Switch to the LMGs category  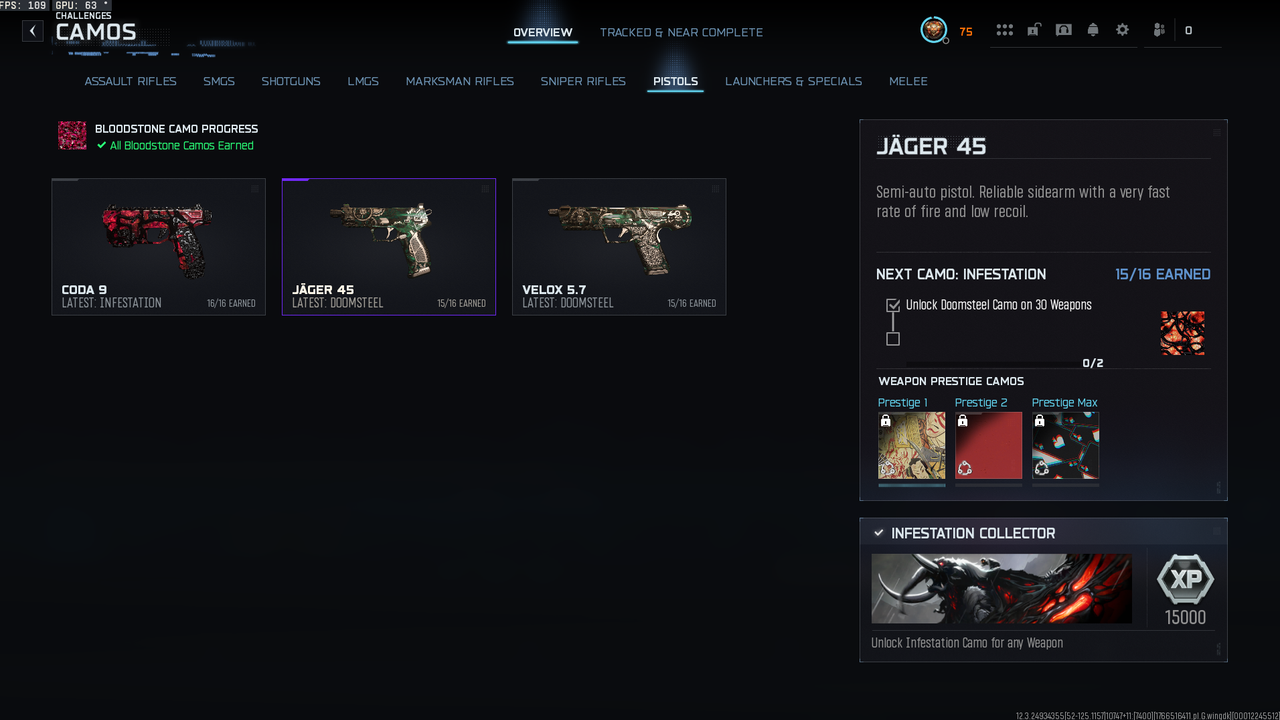(x=363, y=81)
